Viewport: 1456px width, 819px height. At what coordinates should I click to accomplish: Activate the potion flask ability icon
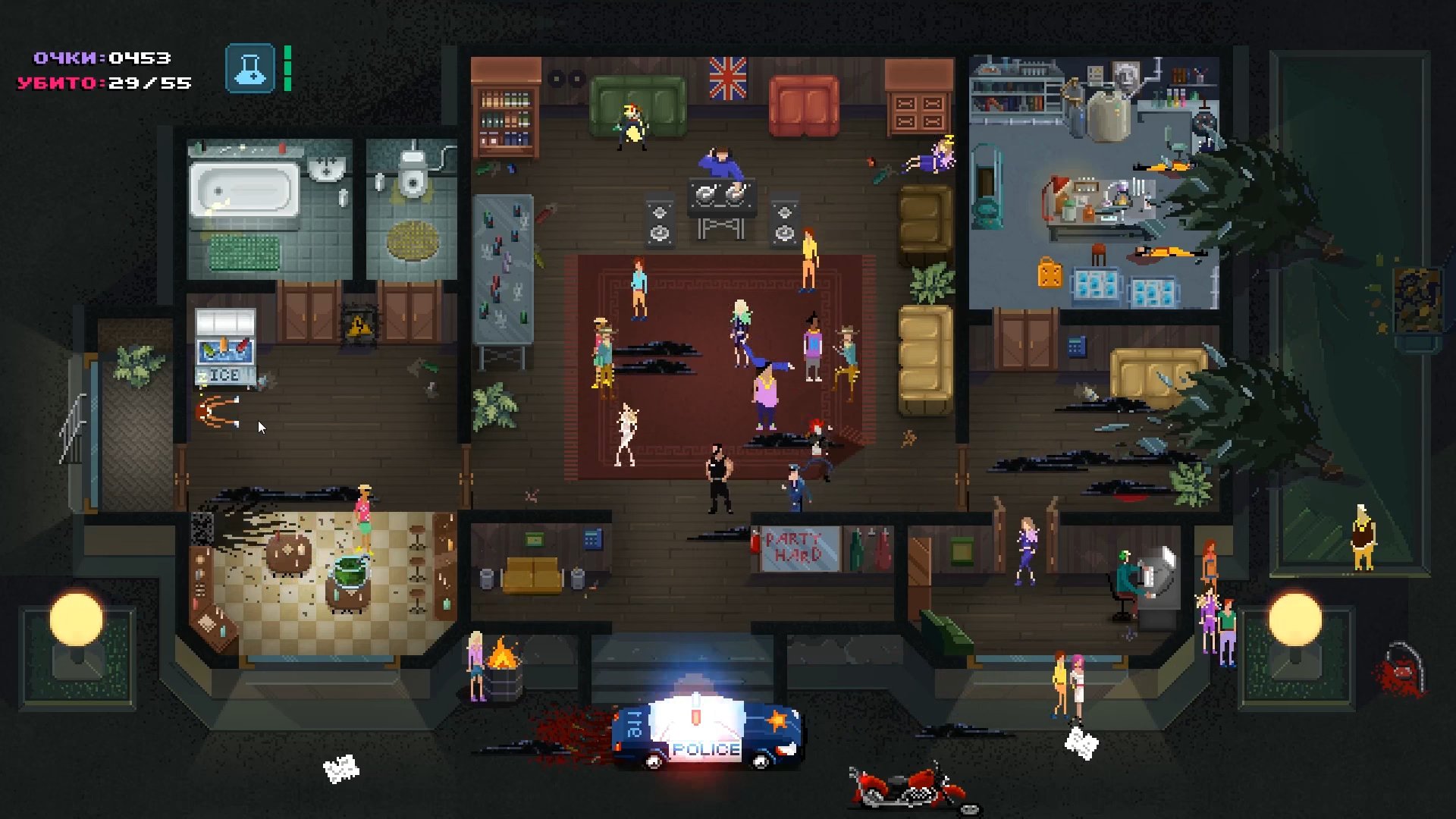tap(249, 69)
